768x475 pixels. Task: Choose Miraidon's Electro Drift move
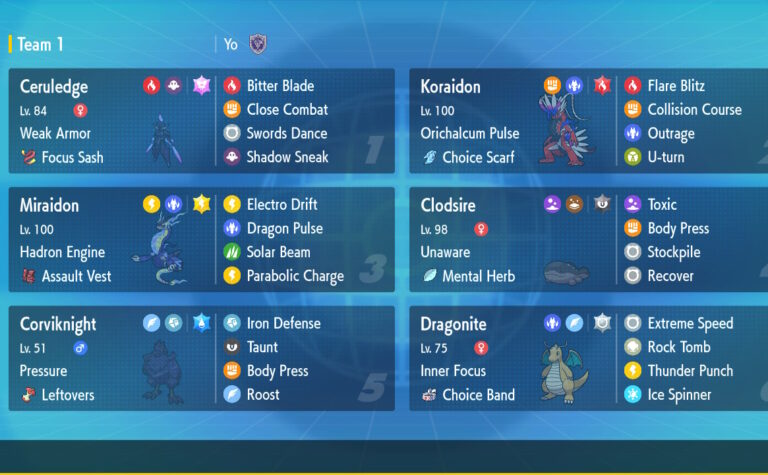[281, 205]
